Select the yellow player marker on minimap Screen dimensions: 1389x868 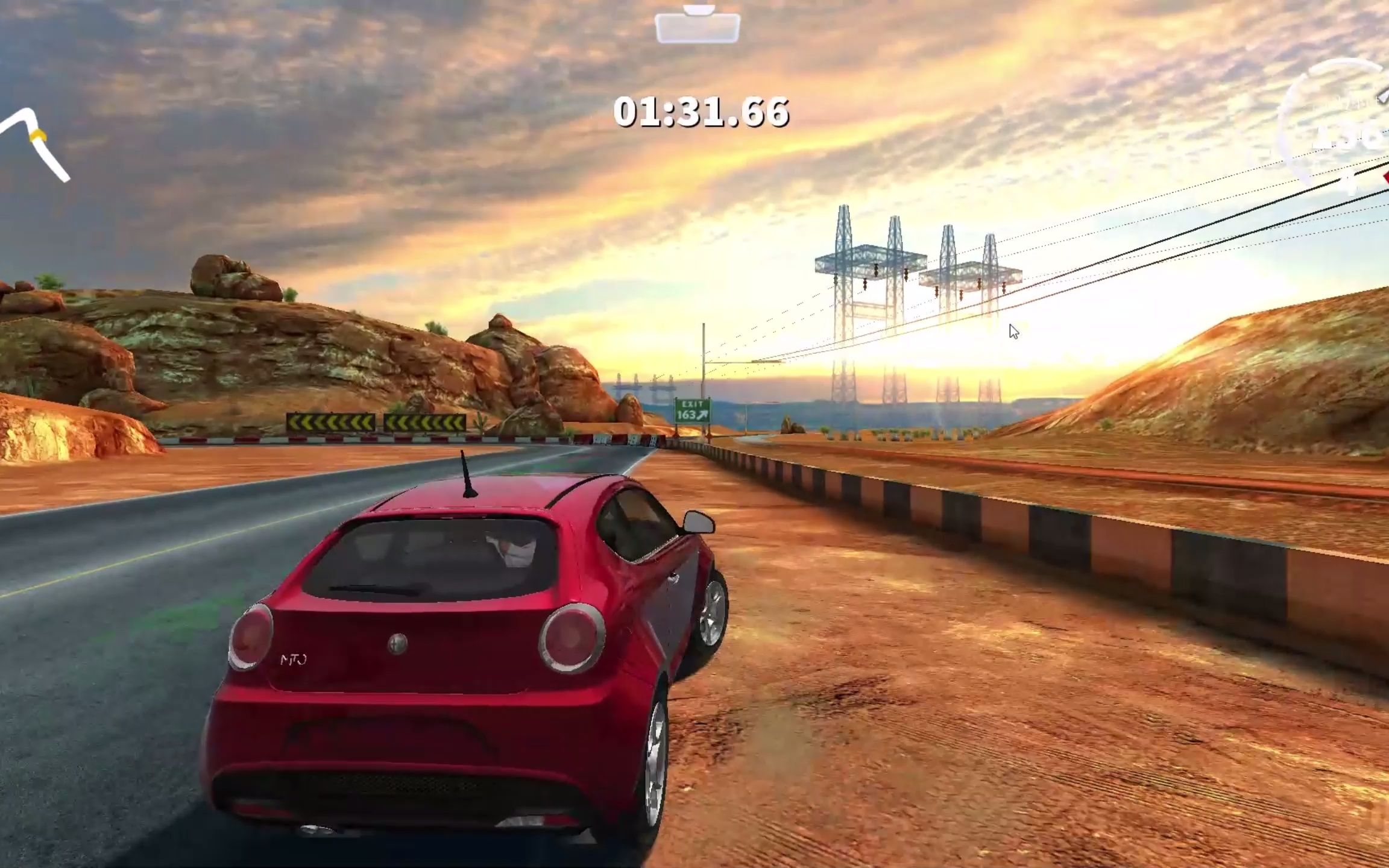point(37,136)
